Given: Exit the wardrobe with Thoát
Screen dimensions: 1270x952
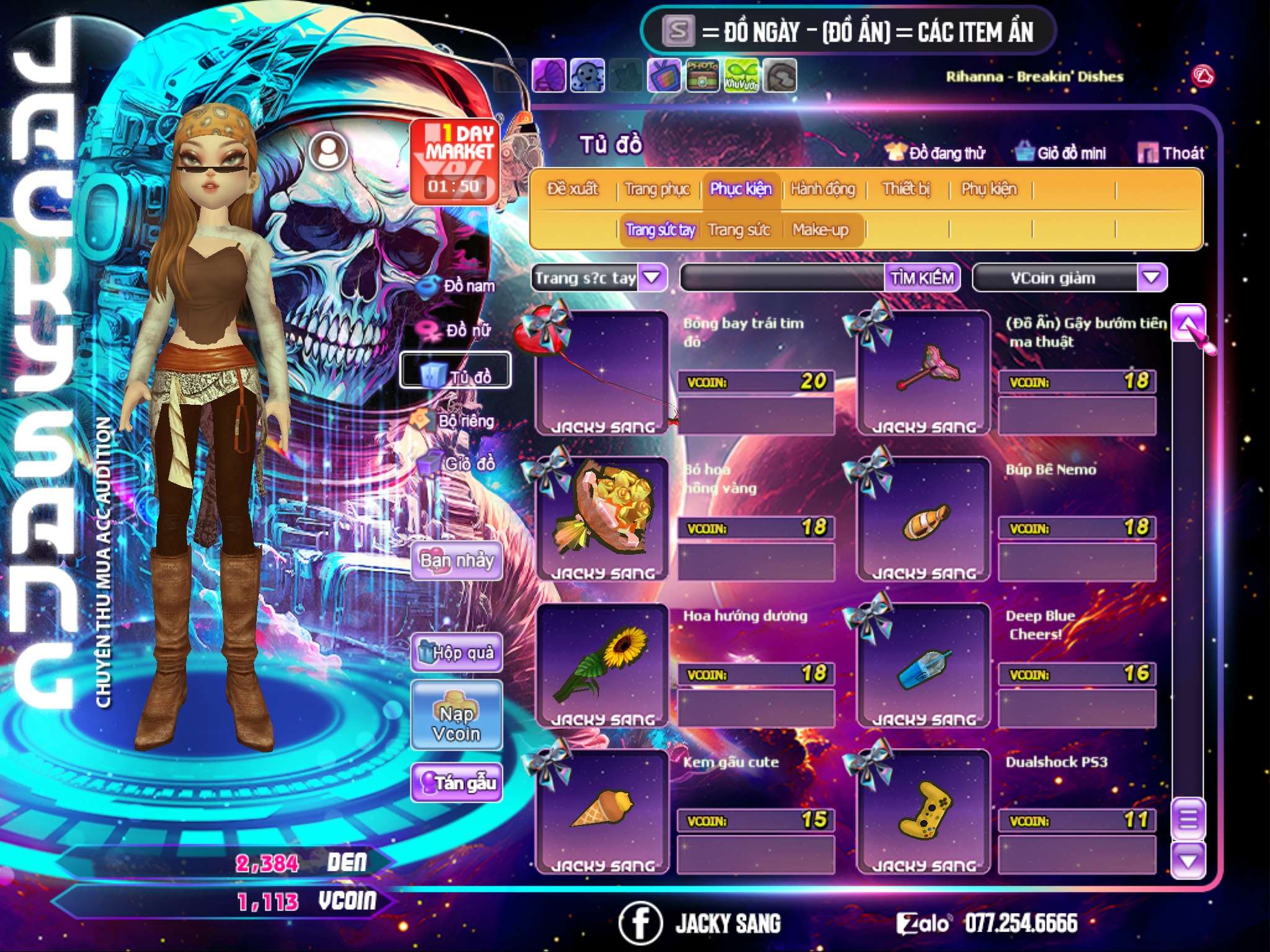Looking at the screenshot, I should click(x=1171, y=153).
